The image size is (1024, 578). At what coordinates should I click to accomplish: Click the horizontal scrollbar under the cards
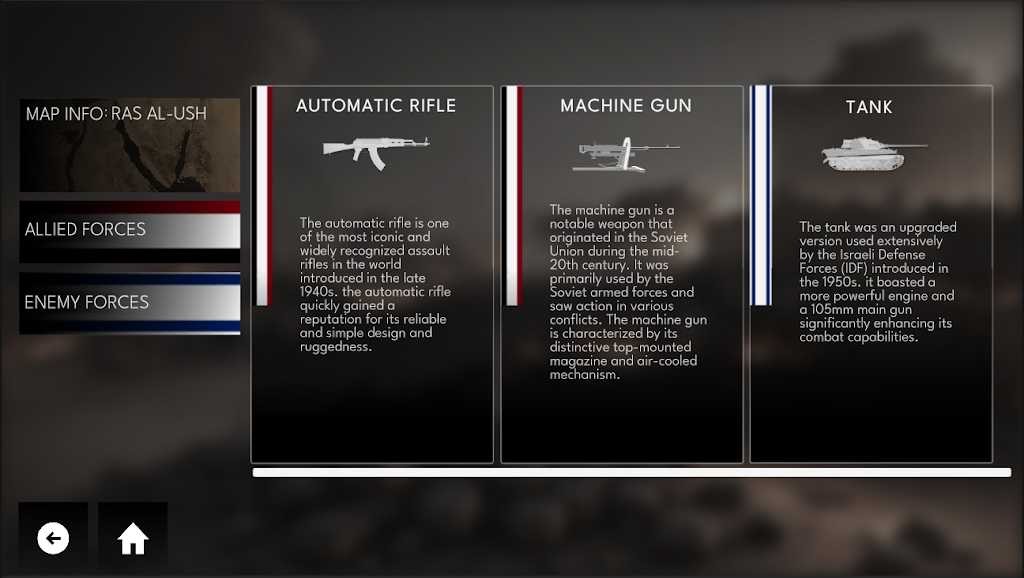(x=631, y=473)
